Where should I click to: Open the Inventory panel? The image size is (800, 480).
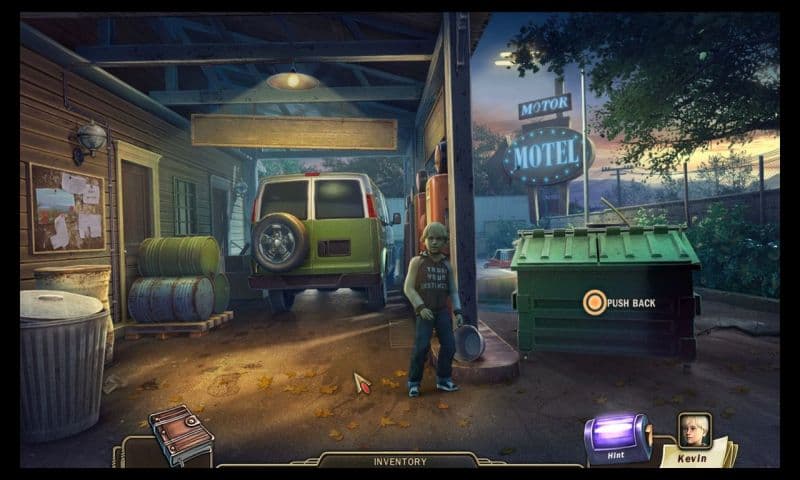(x=400, y=462)
